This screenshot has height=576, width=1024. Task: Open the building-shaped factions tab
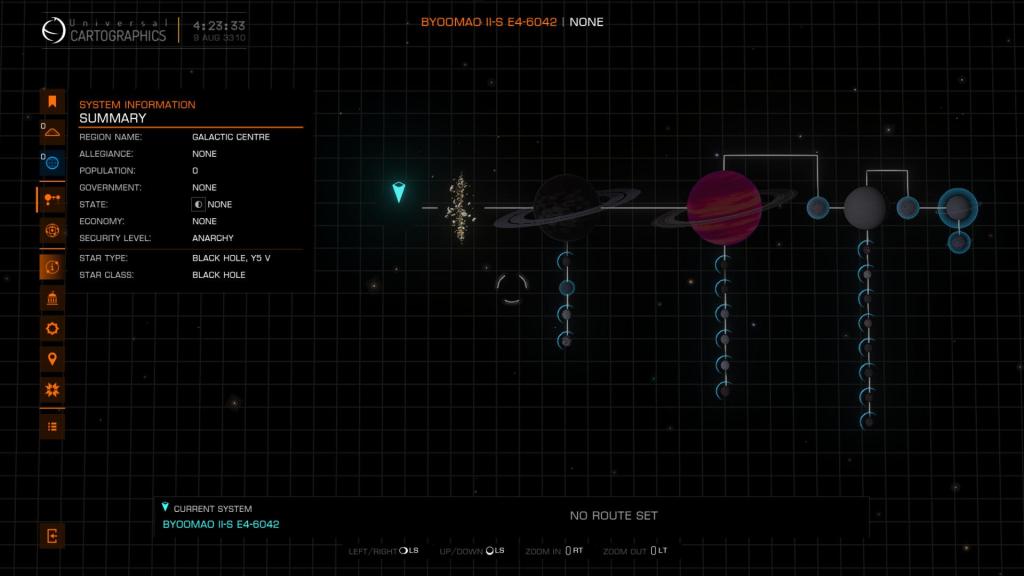pos(52,298)
